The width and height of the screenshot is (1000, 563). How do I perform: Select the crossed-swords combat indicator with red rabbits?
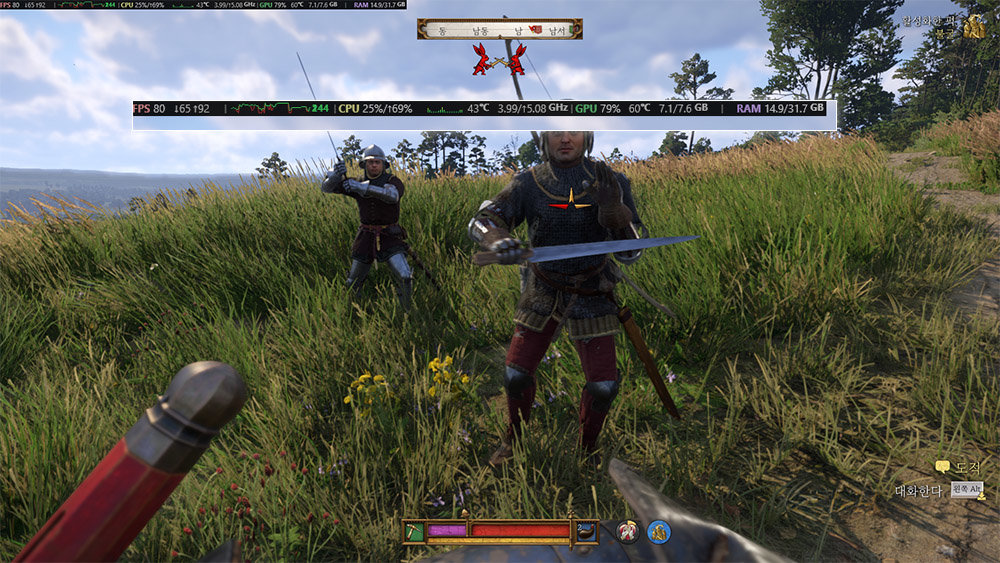click(x=499, y=59)
